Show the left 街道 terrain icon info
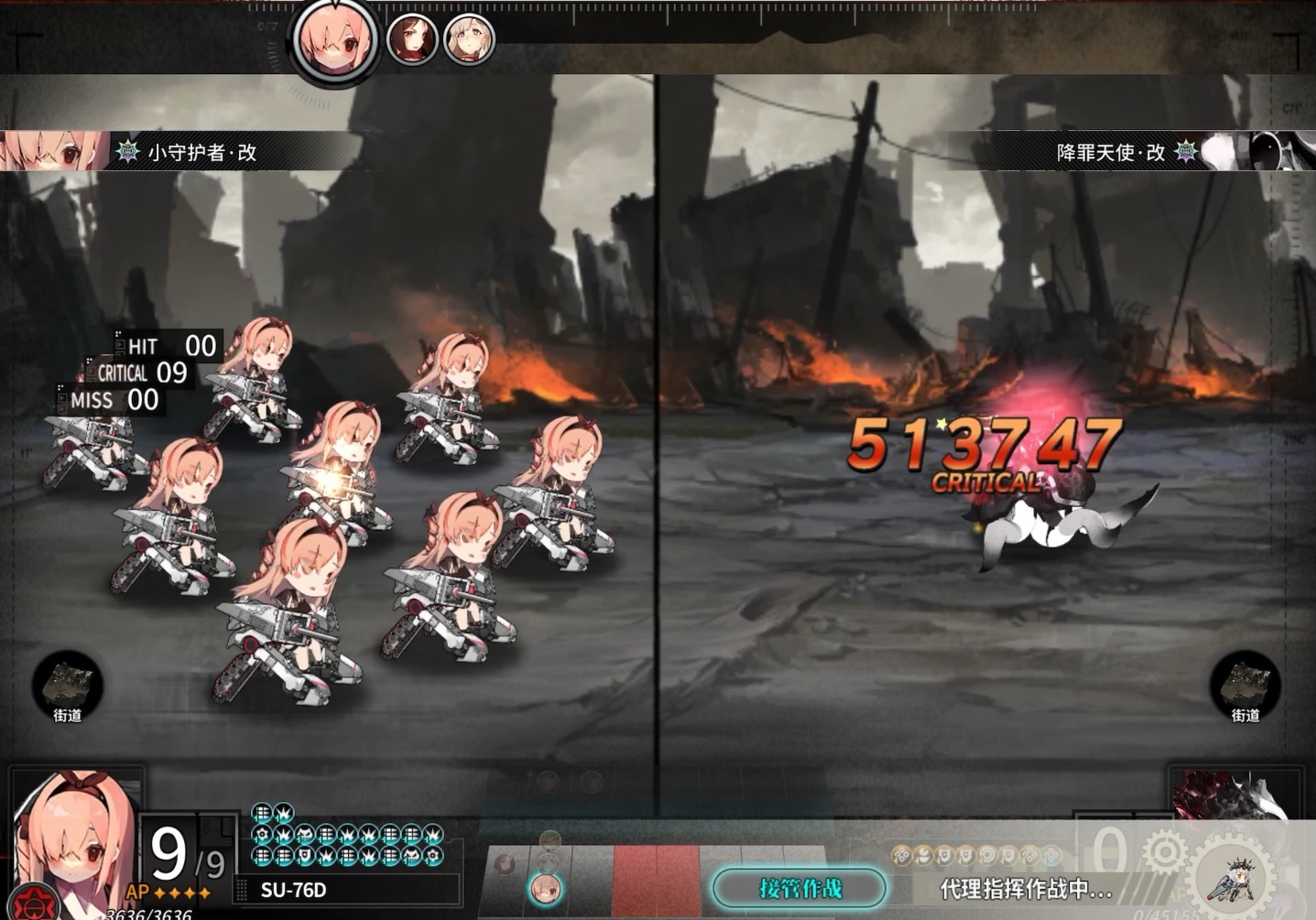Image resolution: width=1316 pixels, height=920 pixels. coord(68,687)
